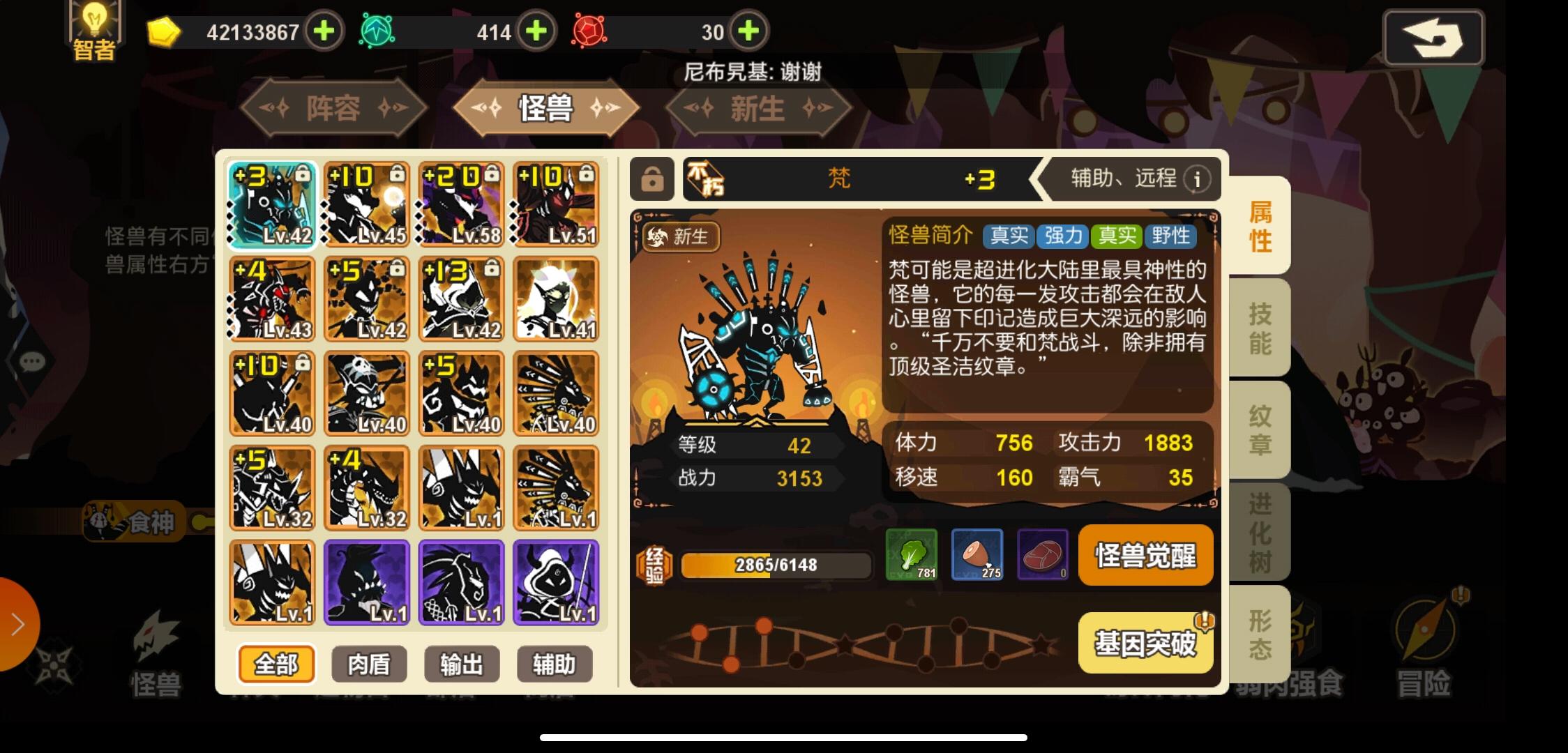Toggle the 辅助 support filter

553,664
